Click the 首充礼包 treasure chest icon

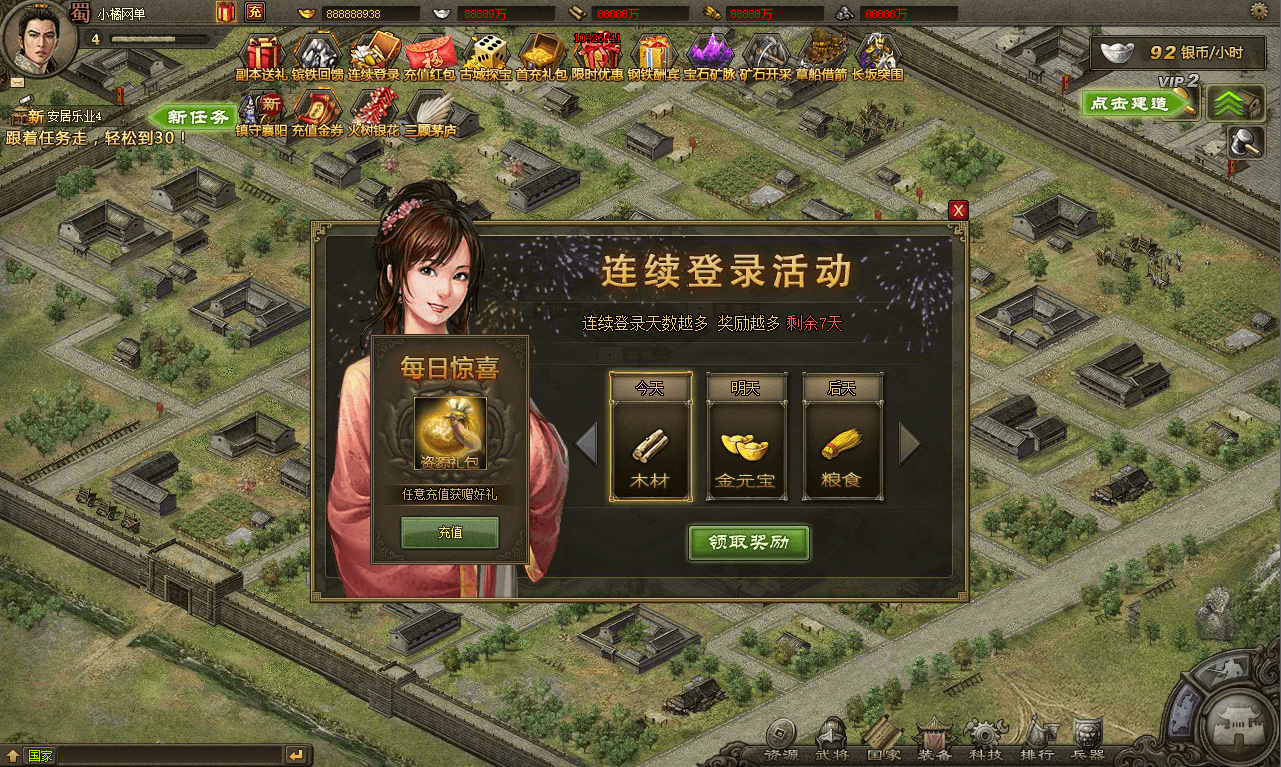[540, 52]
